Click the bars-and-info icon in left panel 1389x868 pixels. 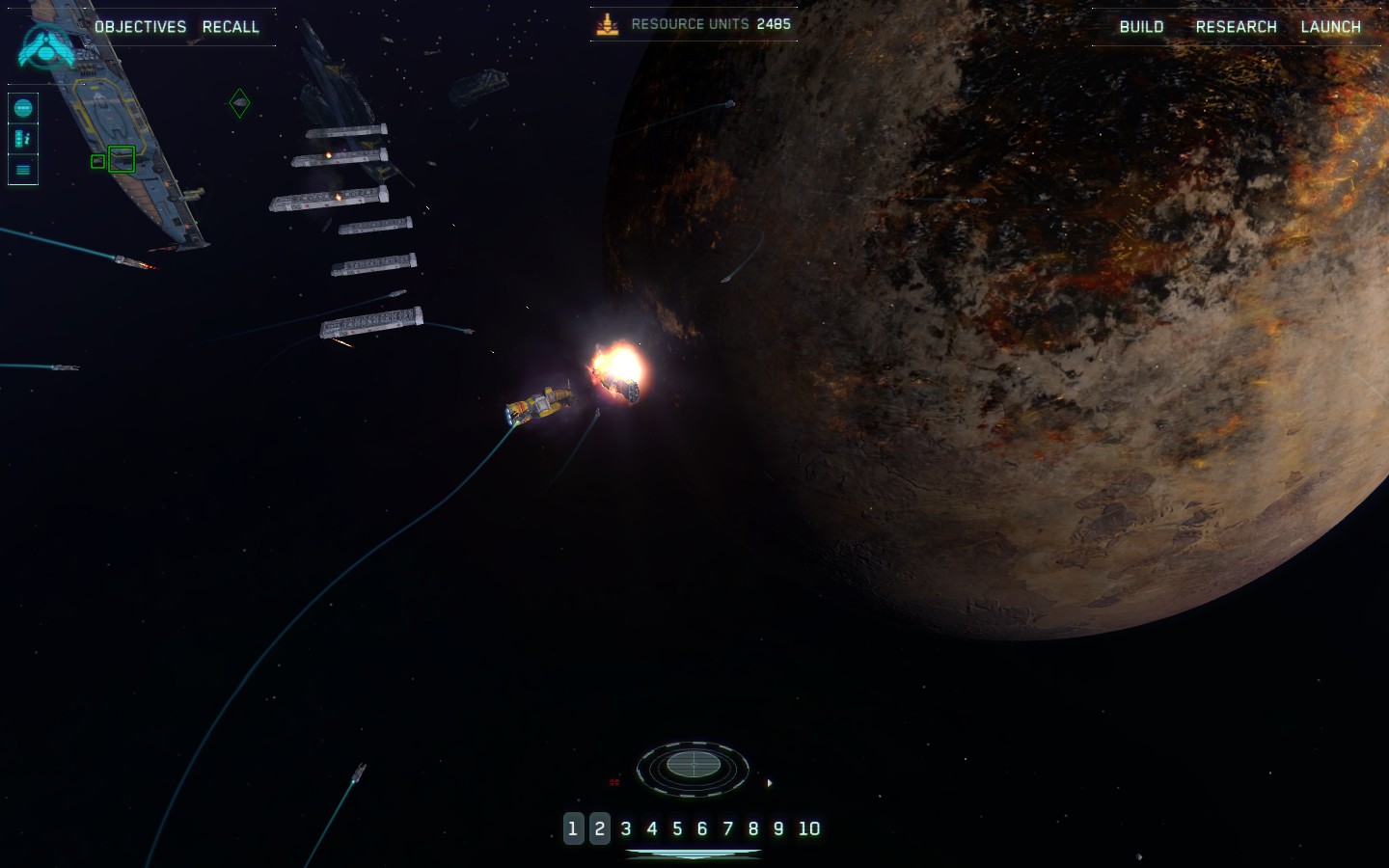coord(23,139)
